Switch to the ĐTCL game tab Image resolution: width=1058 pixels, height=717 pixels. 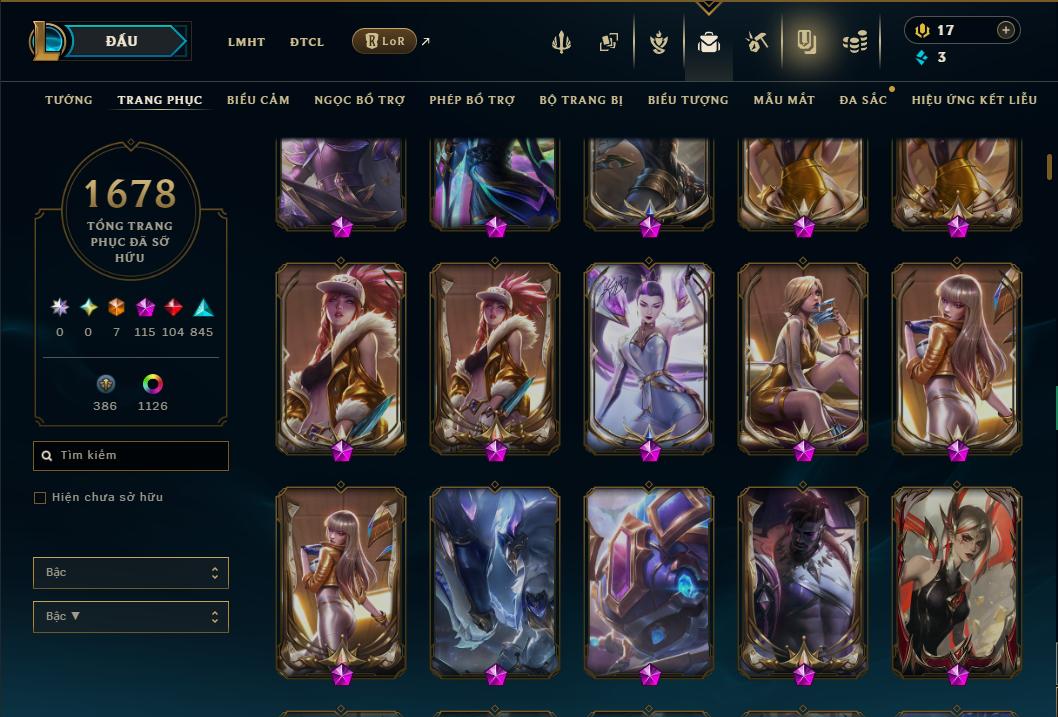click(x=307, y=42)
